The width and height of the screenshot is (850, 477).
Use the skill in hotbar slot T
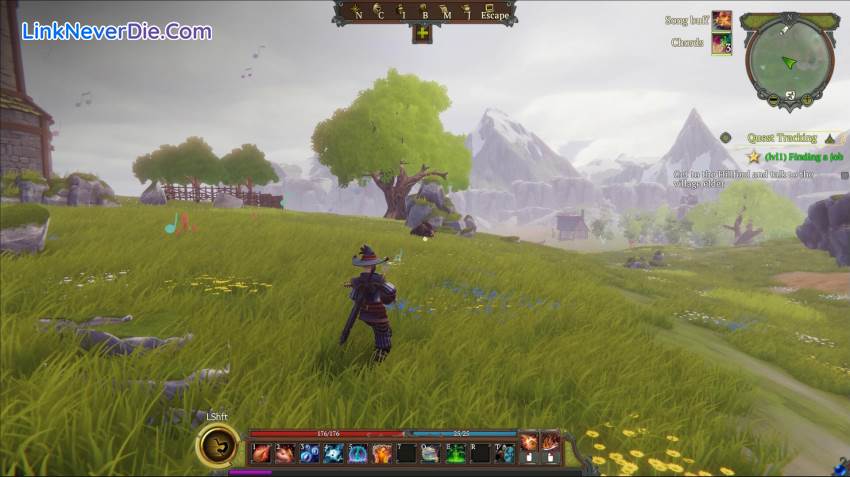tap(504, 453)
